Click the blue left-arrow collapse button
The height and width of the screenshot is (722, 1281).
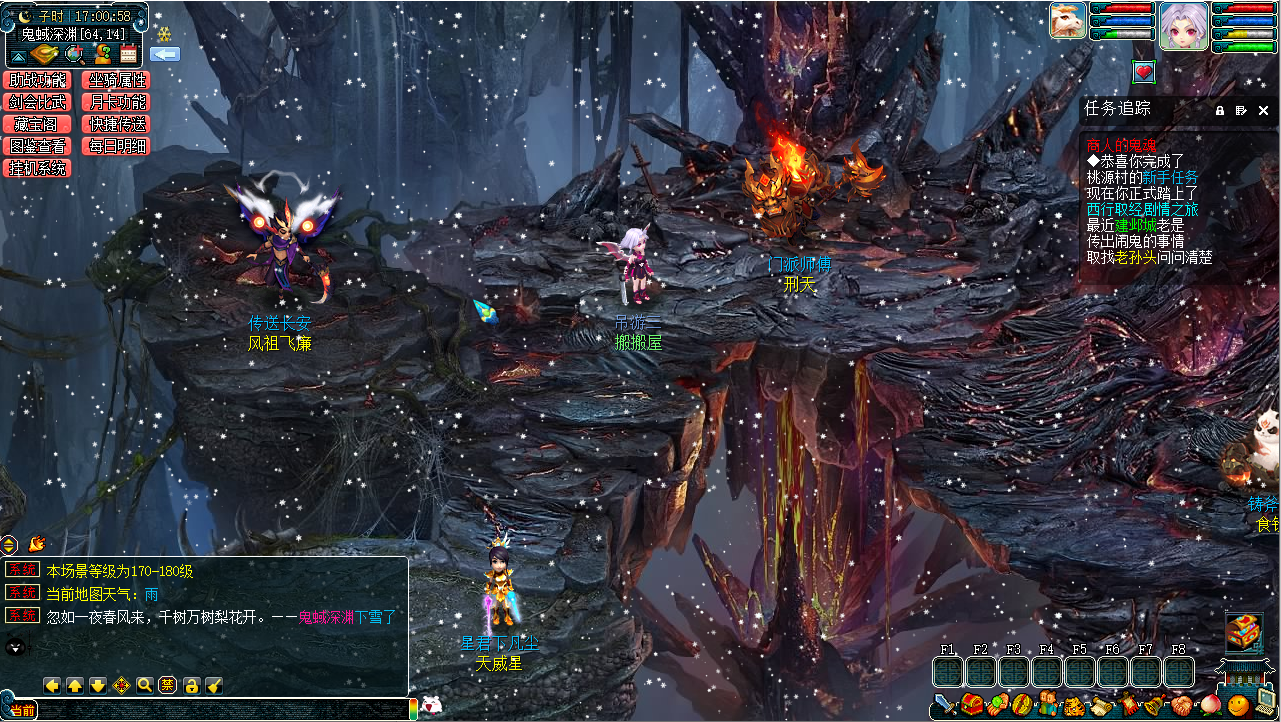point(165,54)
